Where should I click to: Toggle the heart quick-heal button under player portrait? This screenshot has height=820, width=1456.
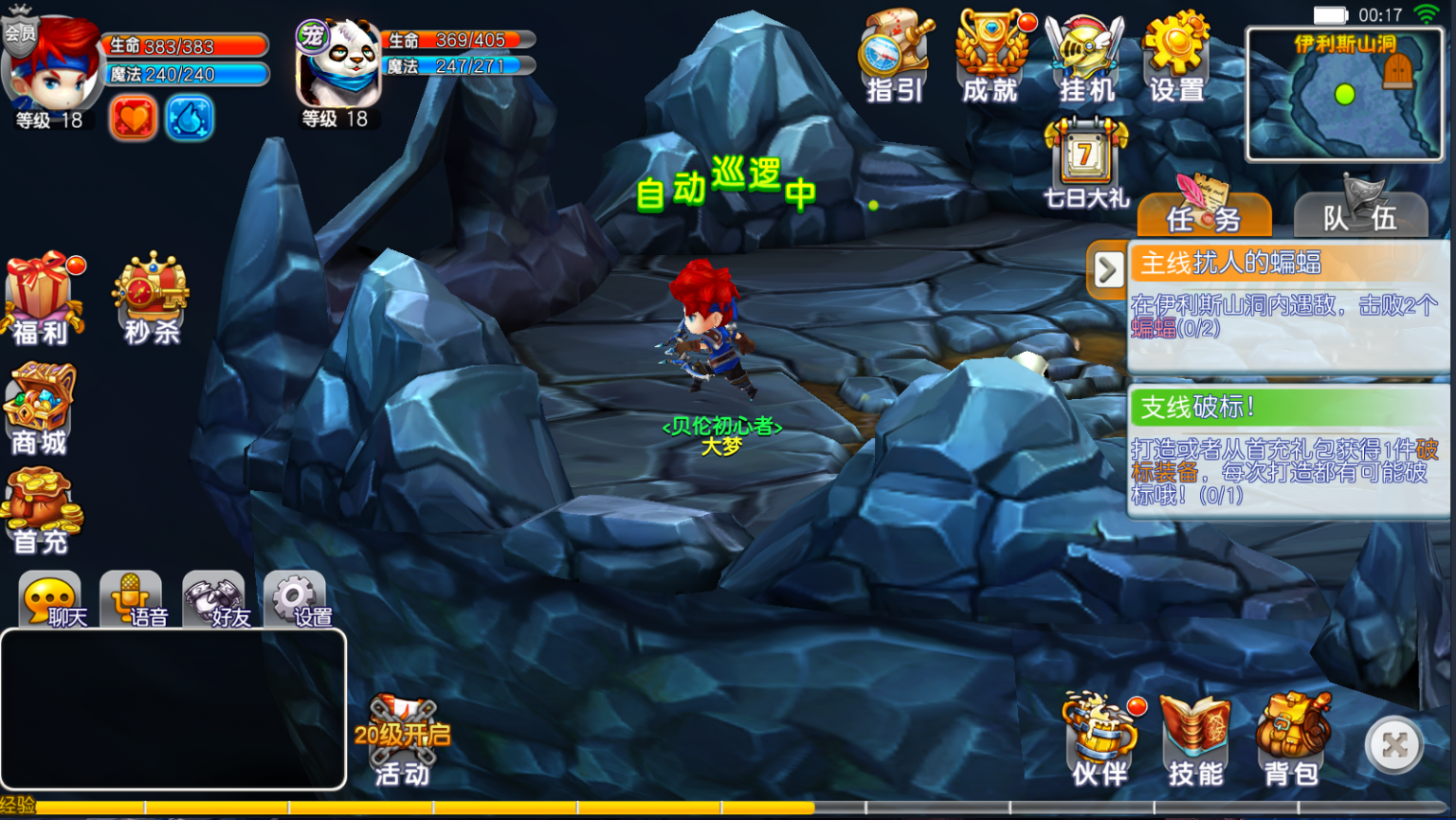pos(133,119)
